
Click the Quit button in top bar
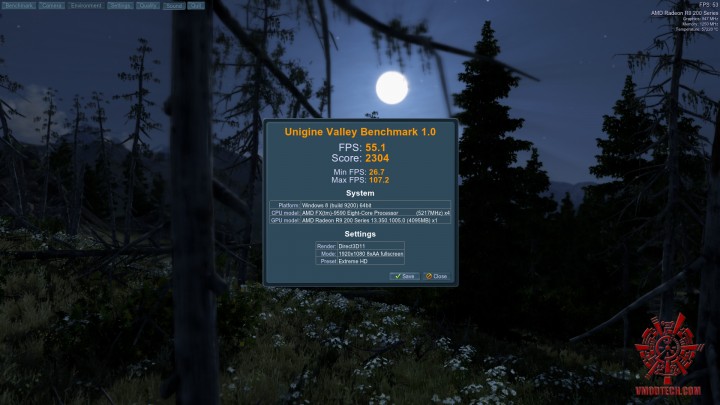click(x=195, y=5)
